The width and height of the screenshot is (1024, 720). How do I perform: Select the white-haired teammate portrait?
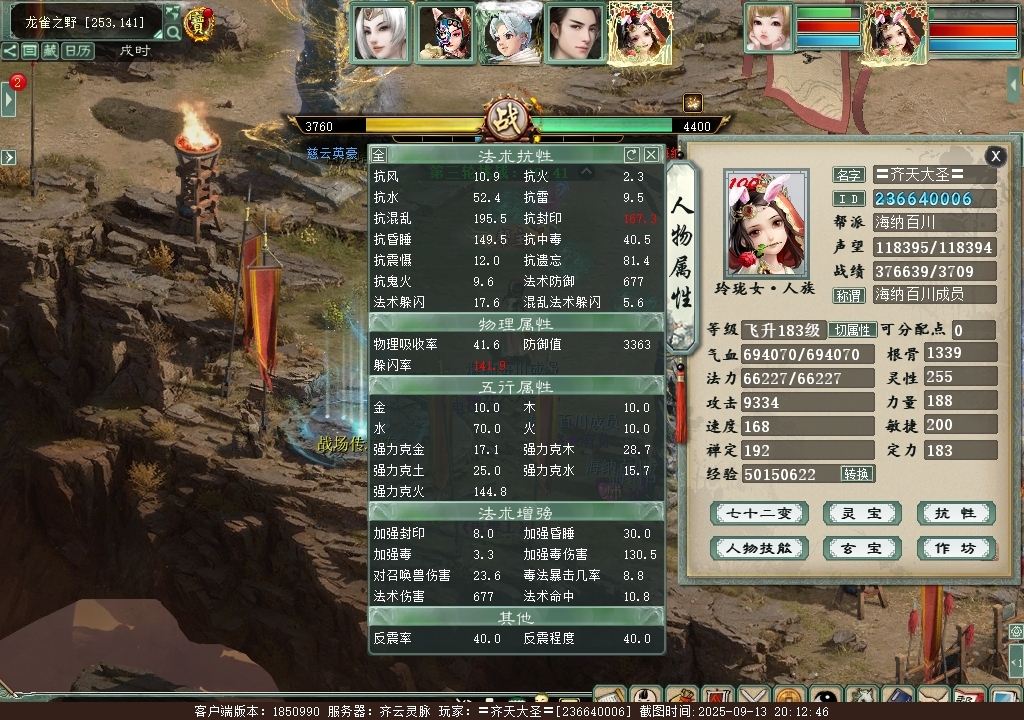coord(381,35)
